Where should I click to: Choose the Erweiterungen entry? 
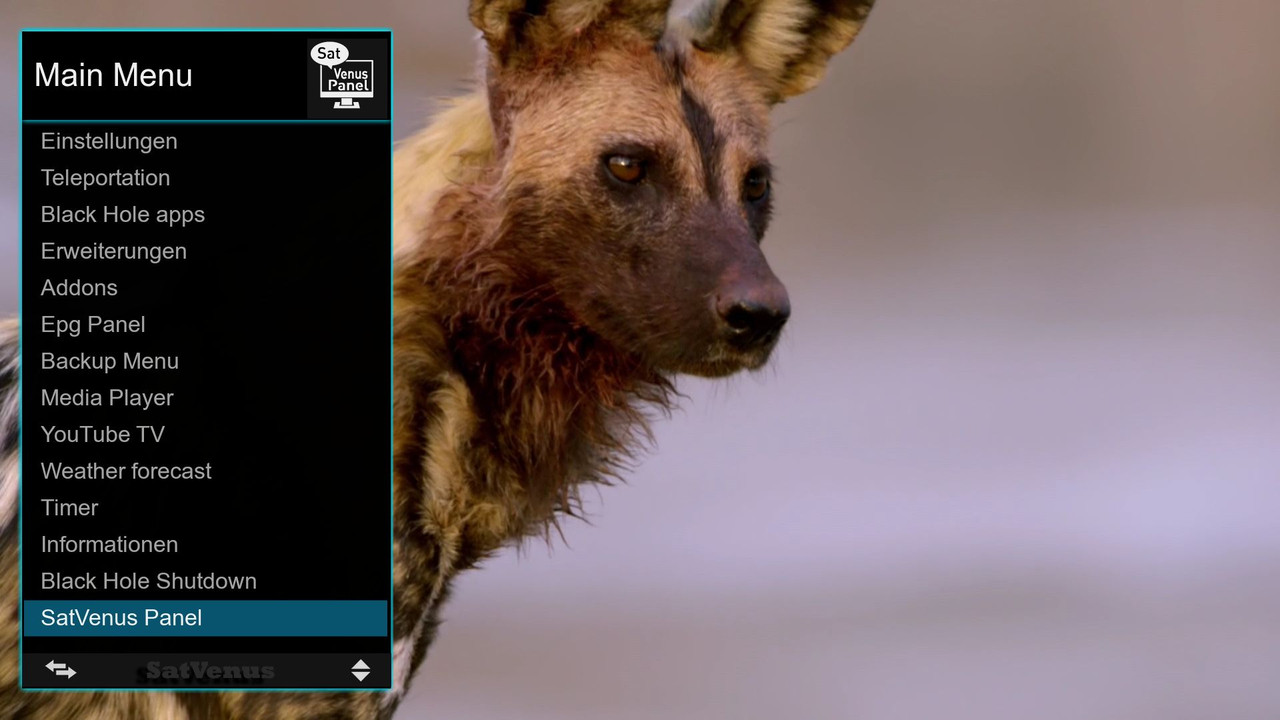point(113,251)
